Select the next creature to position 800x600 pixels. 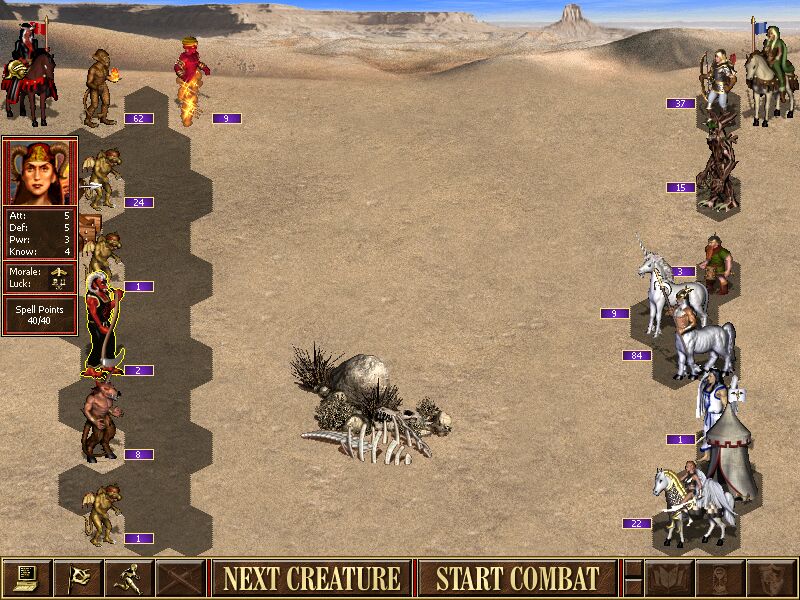tap(311, 578)
